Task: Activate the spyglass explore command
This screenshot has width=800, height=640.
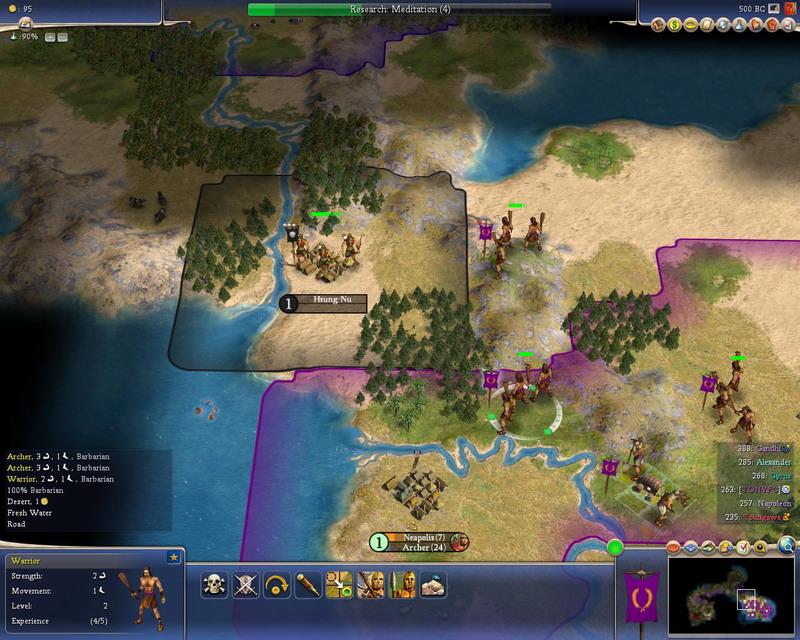Action: (308, 585)
